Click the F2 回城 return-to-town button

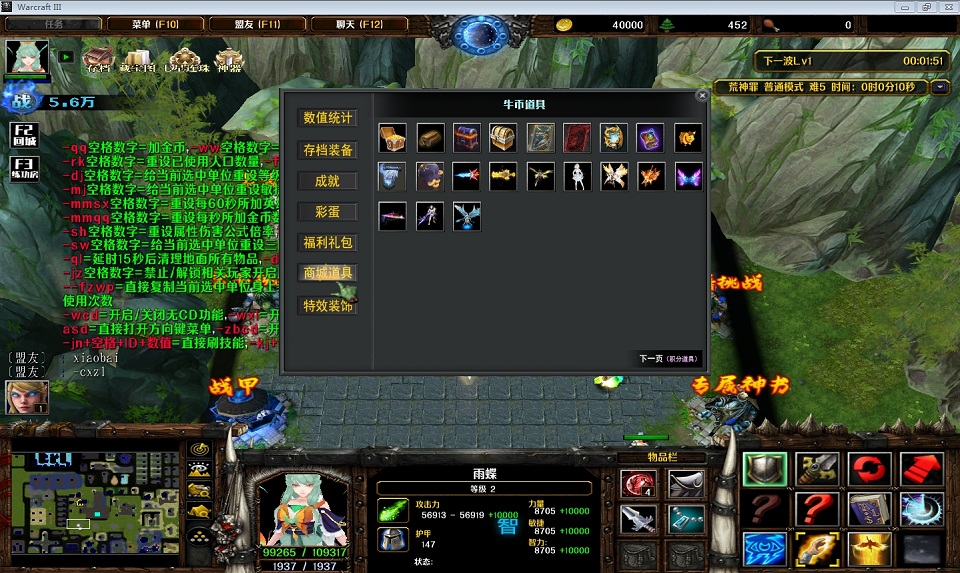(x=24, y=135)
